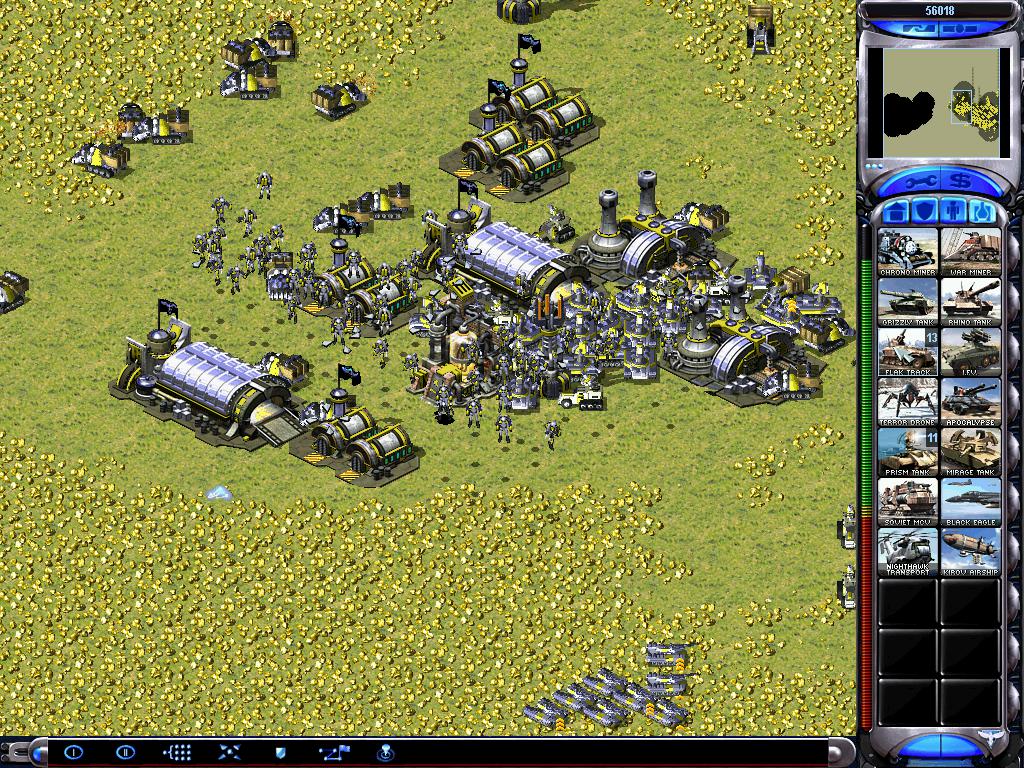This screenshot has height=768, width=1024.
Task: Queue a Rhino Tank
Action: [970, 301]
